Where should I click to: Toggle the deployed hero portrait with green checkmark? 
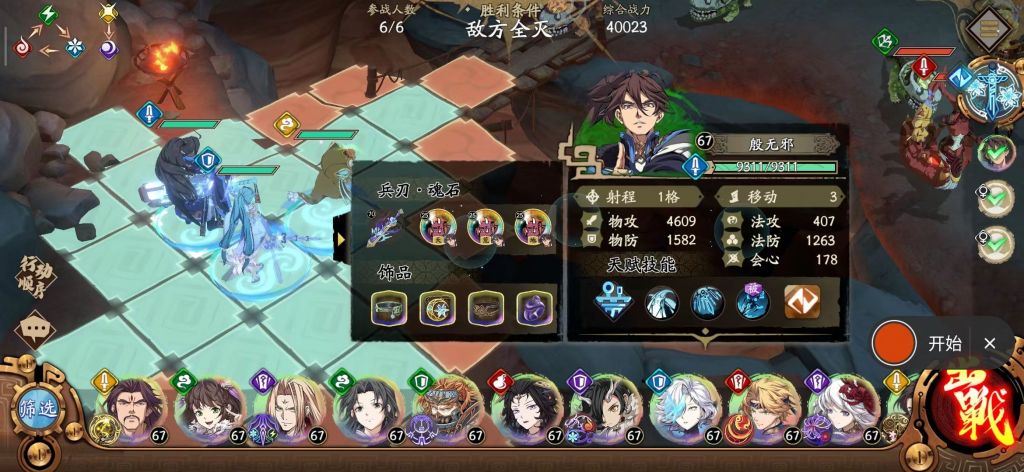pos(995,153)
